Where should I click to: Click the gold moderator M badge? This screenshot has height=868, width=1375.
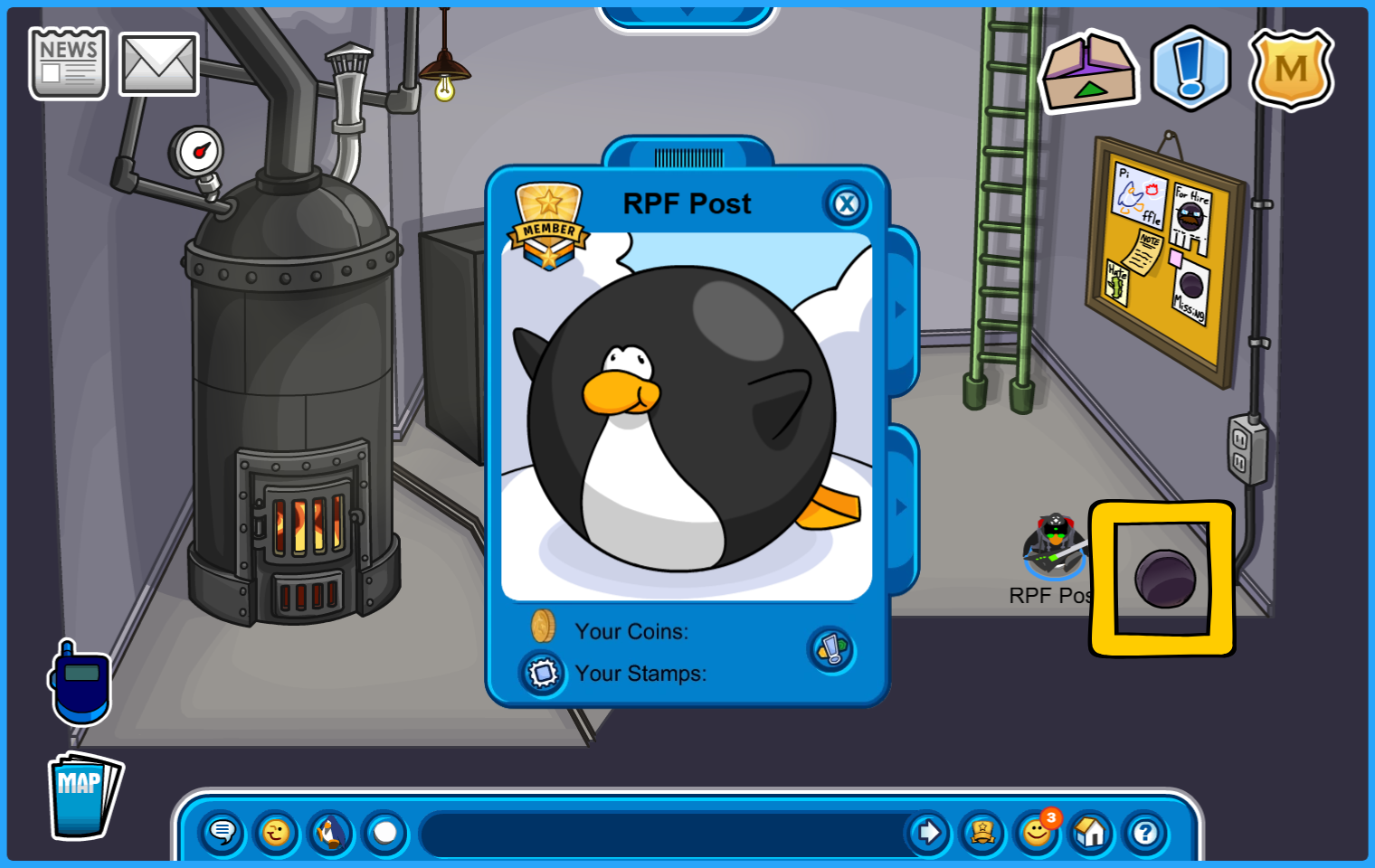(1291, 70)
